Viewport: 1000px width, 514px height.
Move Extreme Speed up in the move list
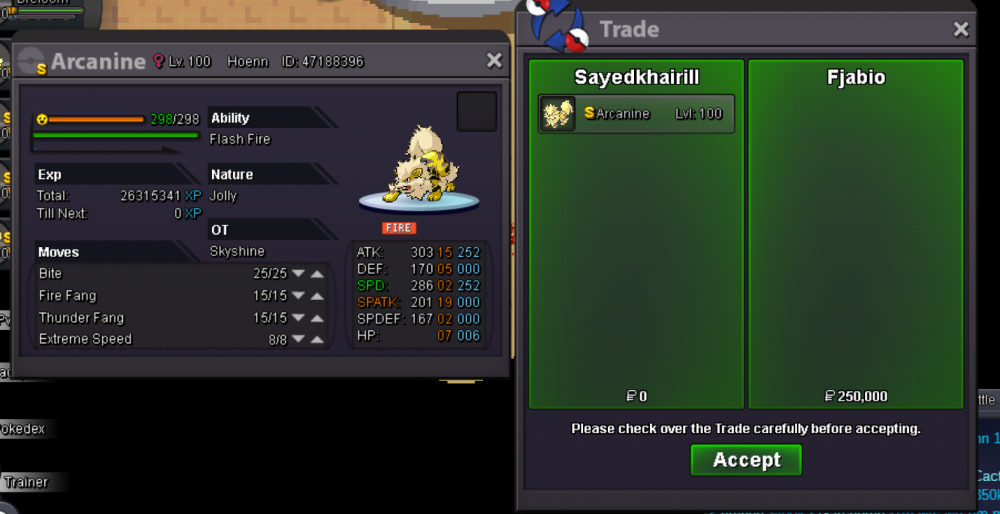317,340
